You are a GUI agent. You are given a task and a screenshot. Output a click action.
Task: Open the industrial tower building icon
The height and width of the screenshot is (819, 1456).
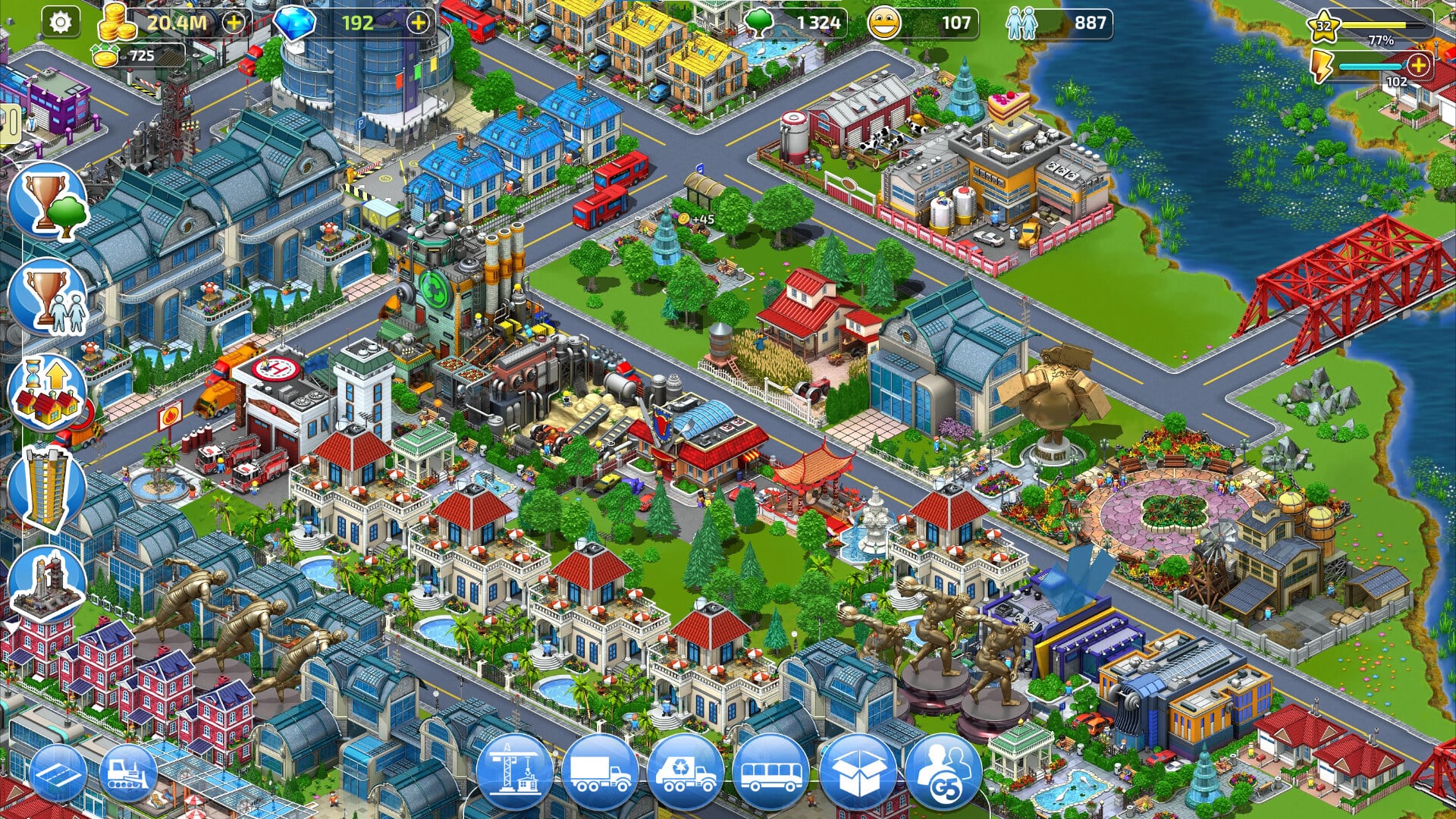click(47, 584)
